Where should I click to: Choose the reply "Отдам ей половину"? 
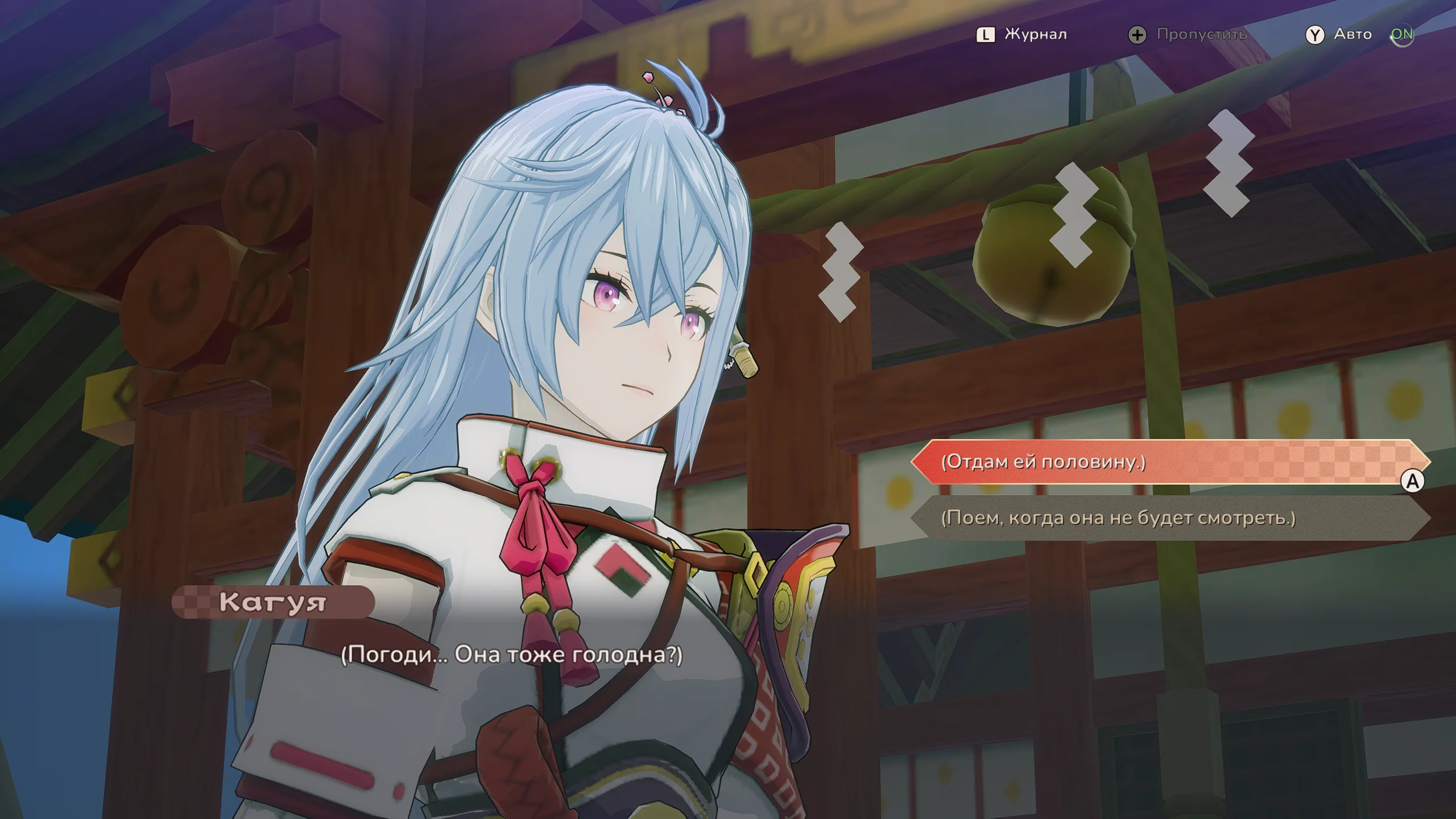coord(1169,462)
